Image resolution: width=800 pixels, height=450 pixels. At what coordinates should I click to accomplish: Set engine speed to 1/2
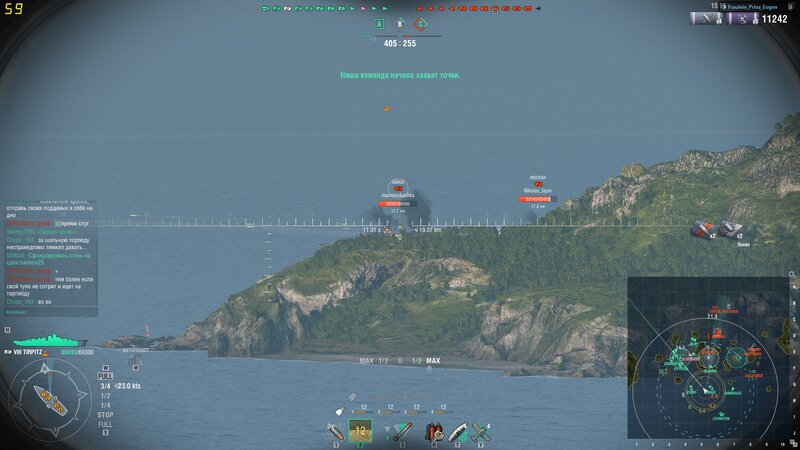pos(105,395)
